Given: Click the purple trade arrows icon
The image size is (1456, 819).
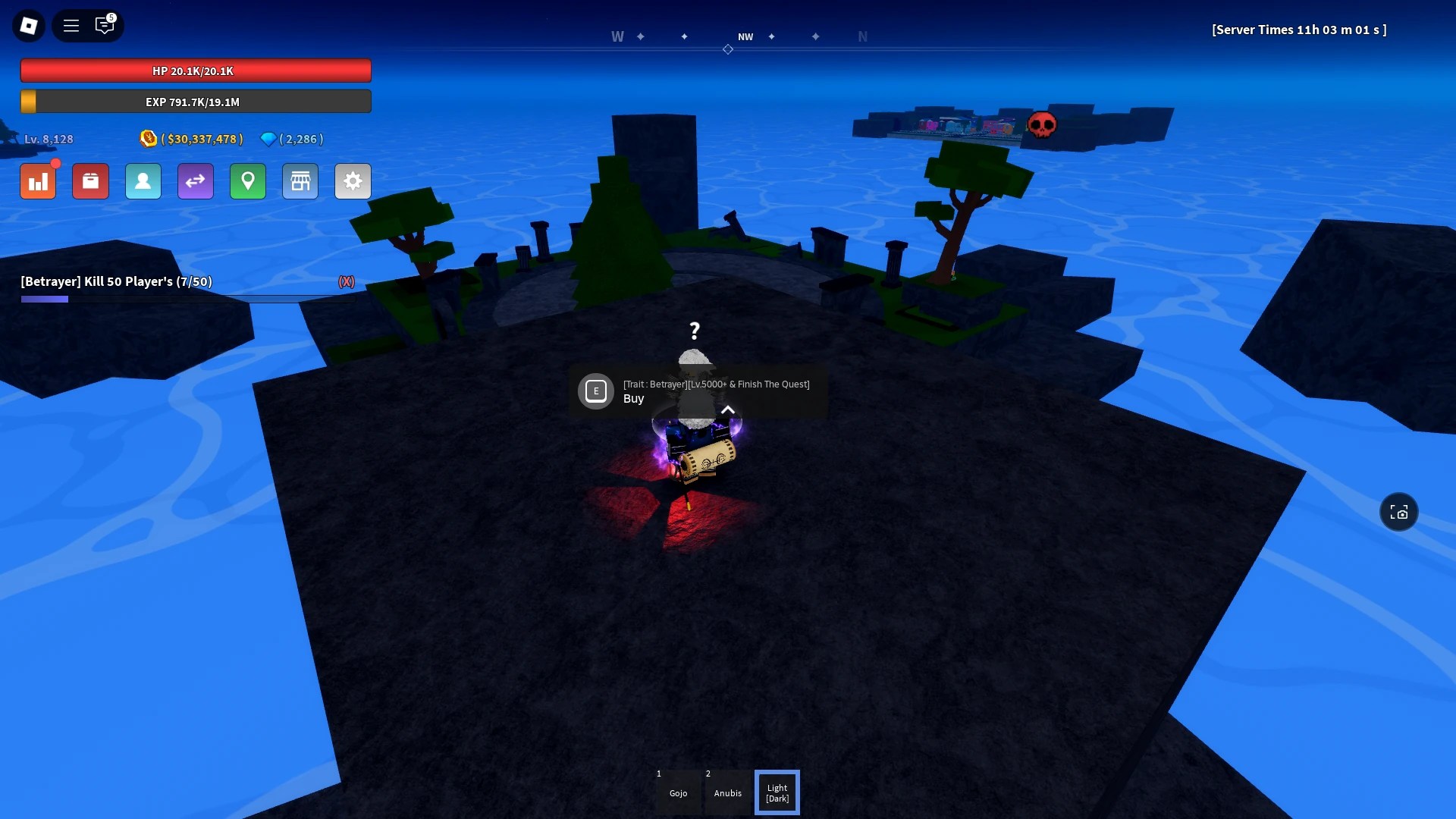Looking at the screenshot, I should [195, 181].
